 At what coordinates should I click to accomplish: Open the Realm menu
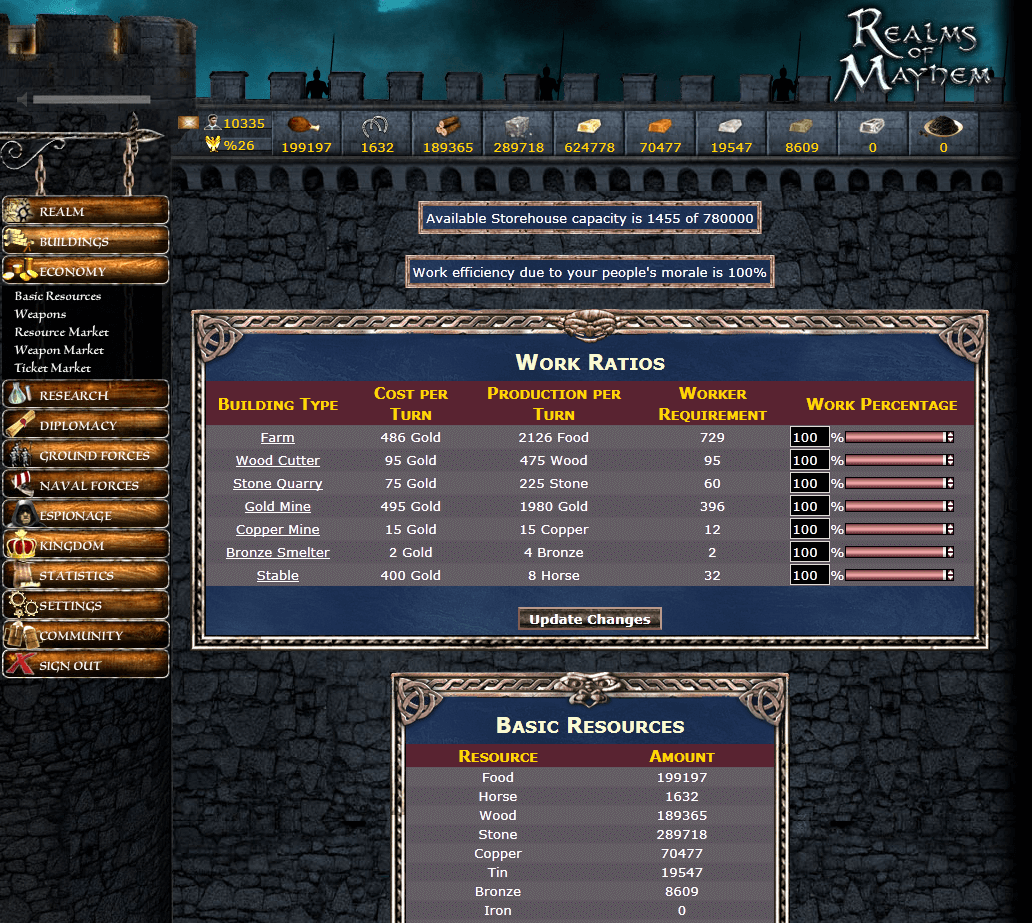(85, 211)
